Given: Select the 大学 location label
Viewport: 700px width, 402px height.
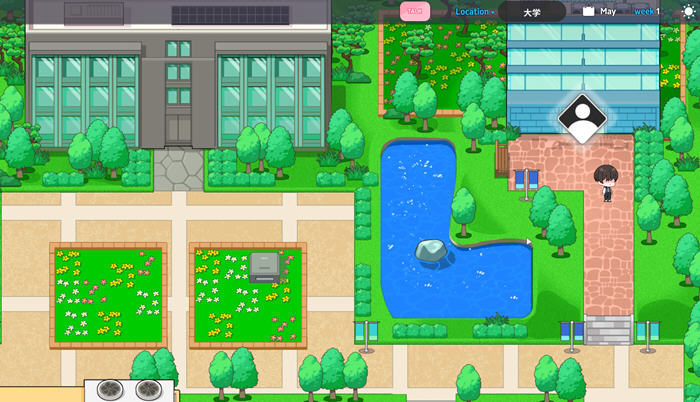Looking at the screenshot, I should [x=531, y=12].
